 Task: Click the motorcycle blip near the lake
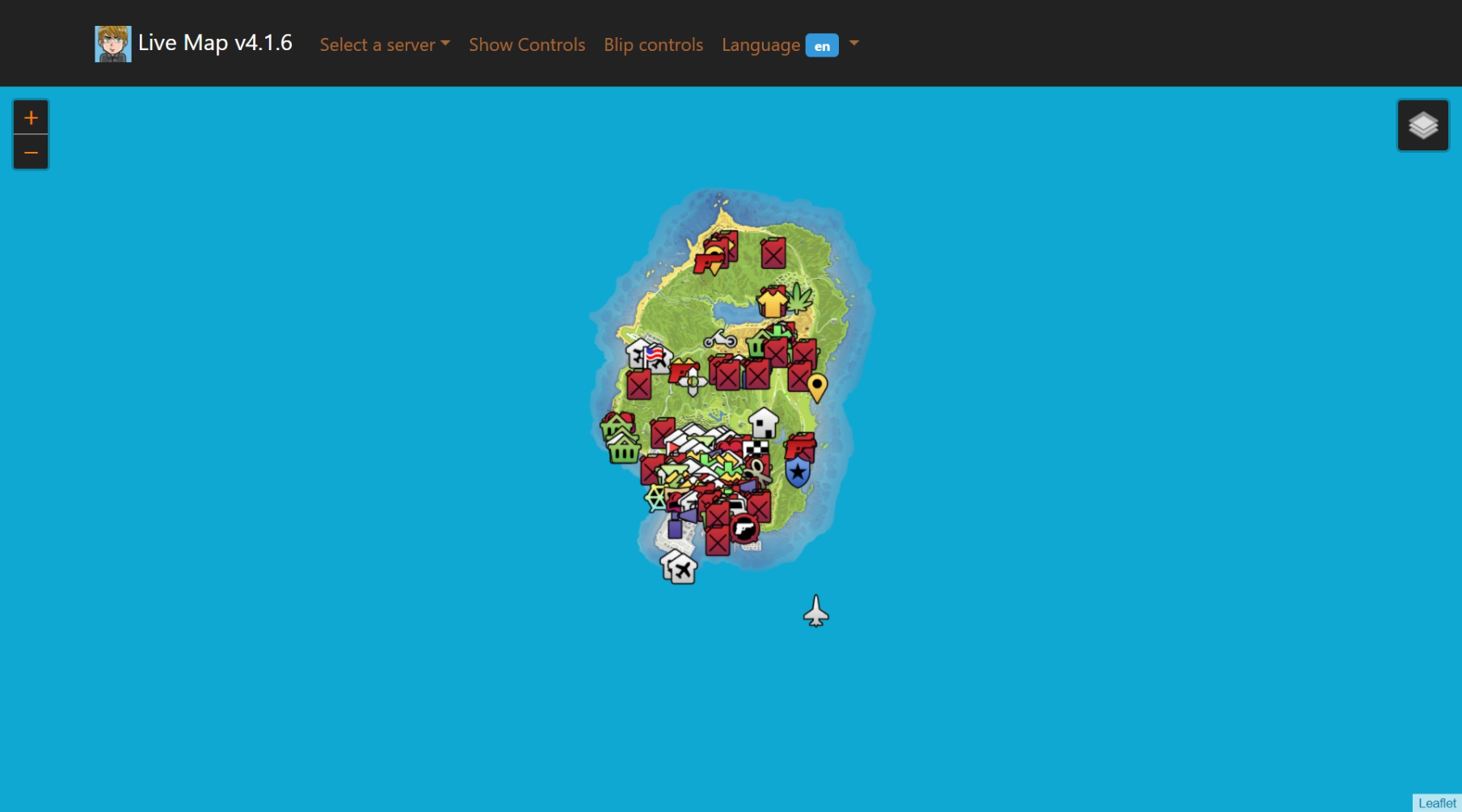point(719,341)
